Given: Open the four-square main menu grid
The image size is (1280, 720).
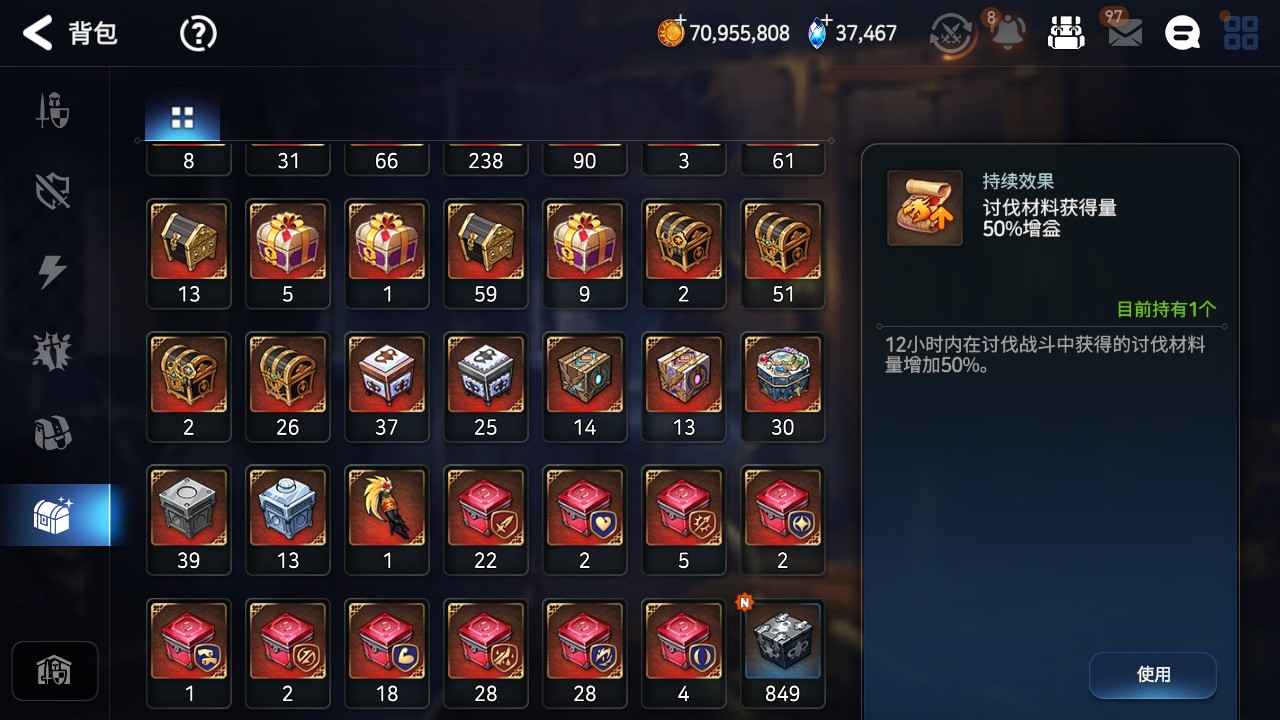Looking at the screenshot, I should tap(1241, 33).
